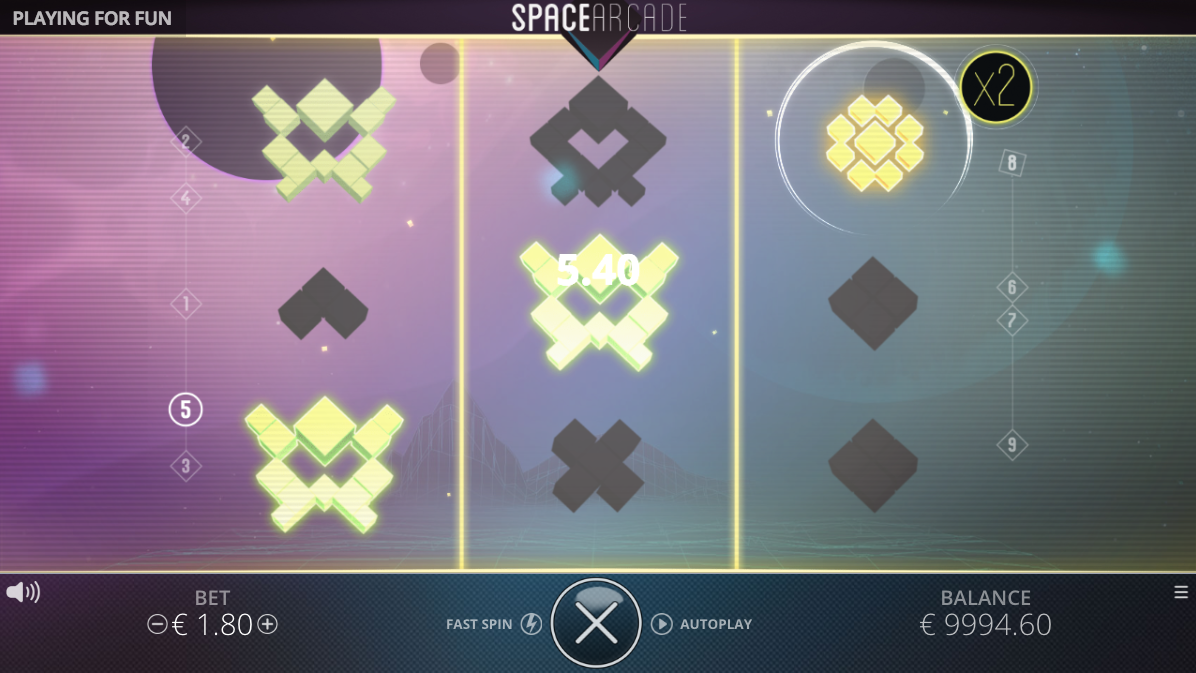Select payline marker 8
The image size is (1196, 673).
click(1012, 163)
